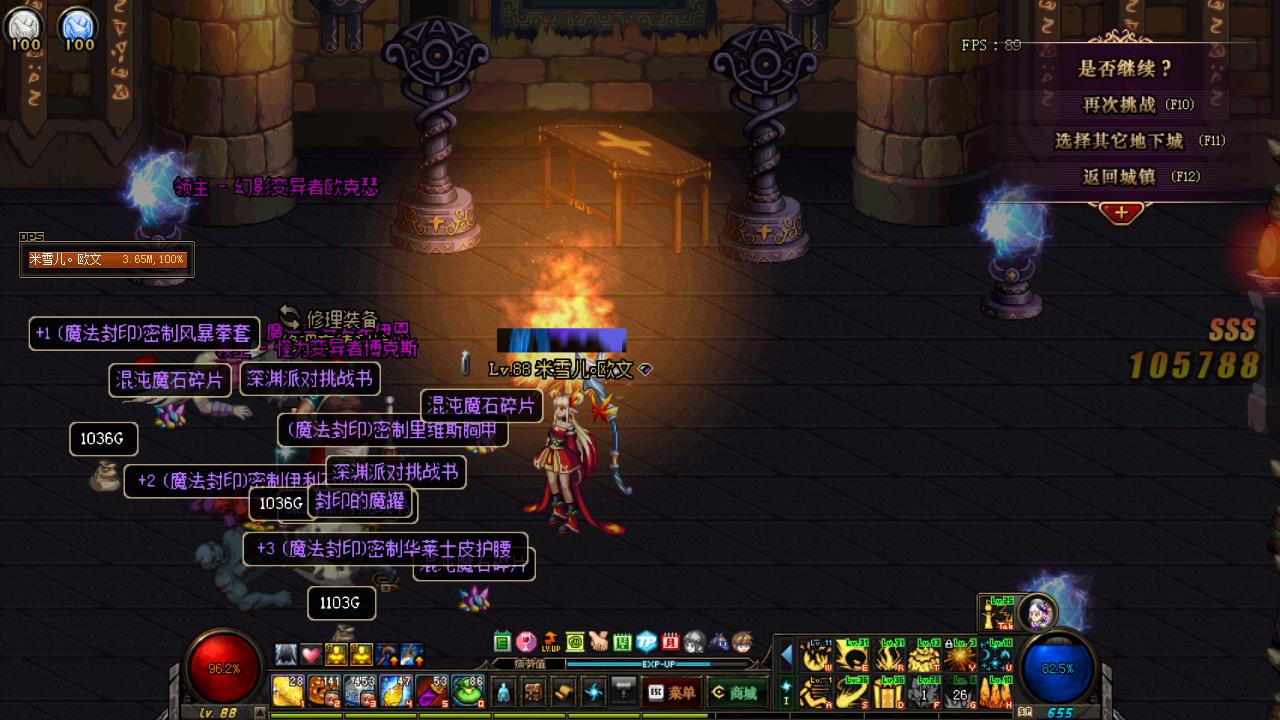
Task: Select the white-haired character portrait
Action: click(x=1037, y=612)
